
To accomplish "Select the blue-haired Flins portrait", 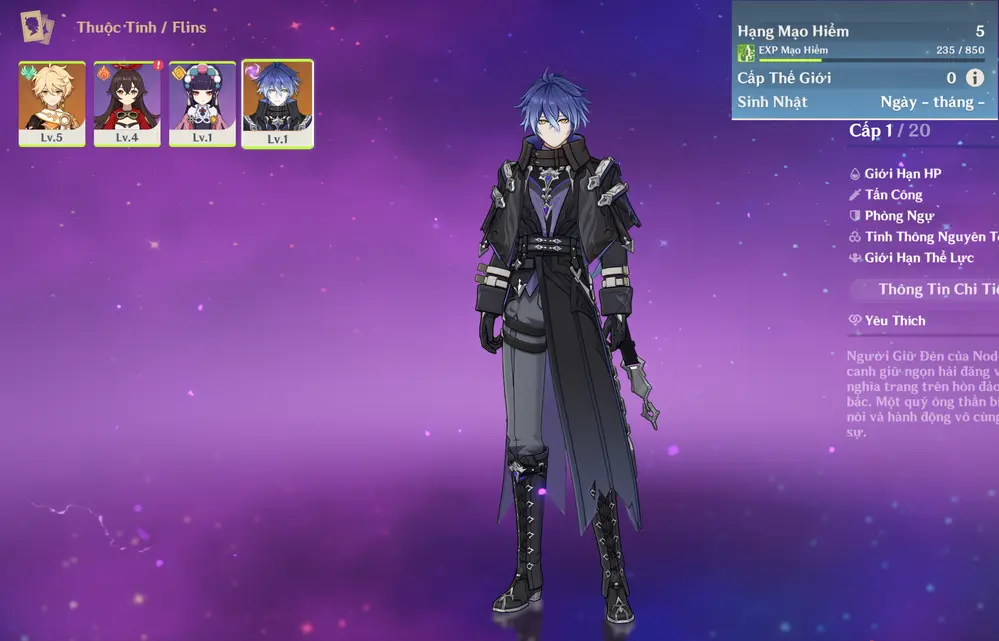I will point(277,103).
